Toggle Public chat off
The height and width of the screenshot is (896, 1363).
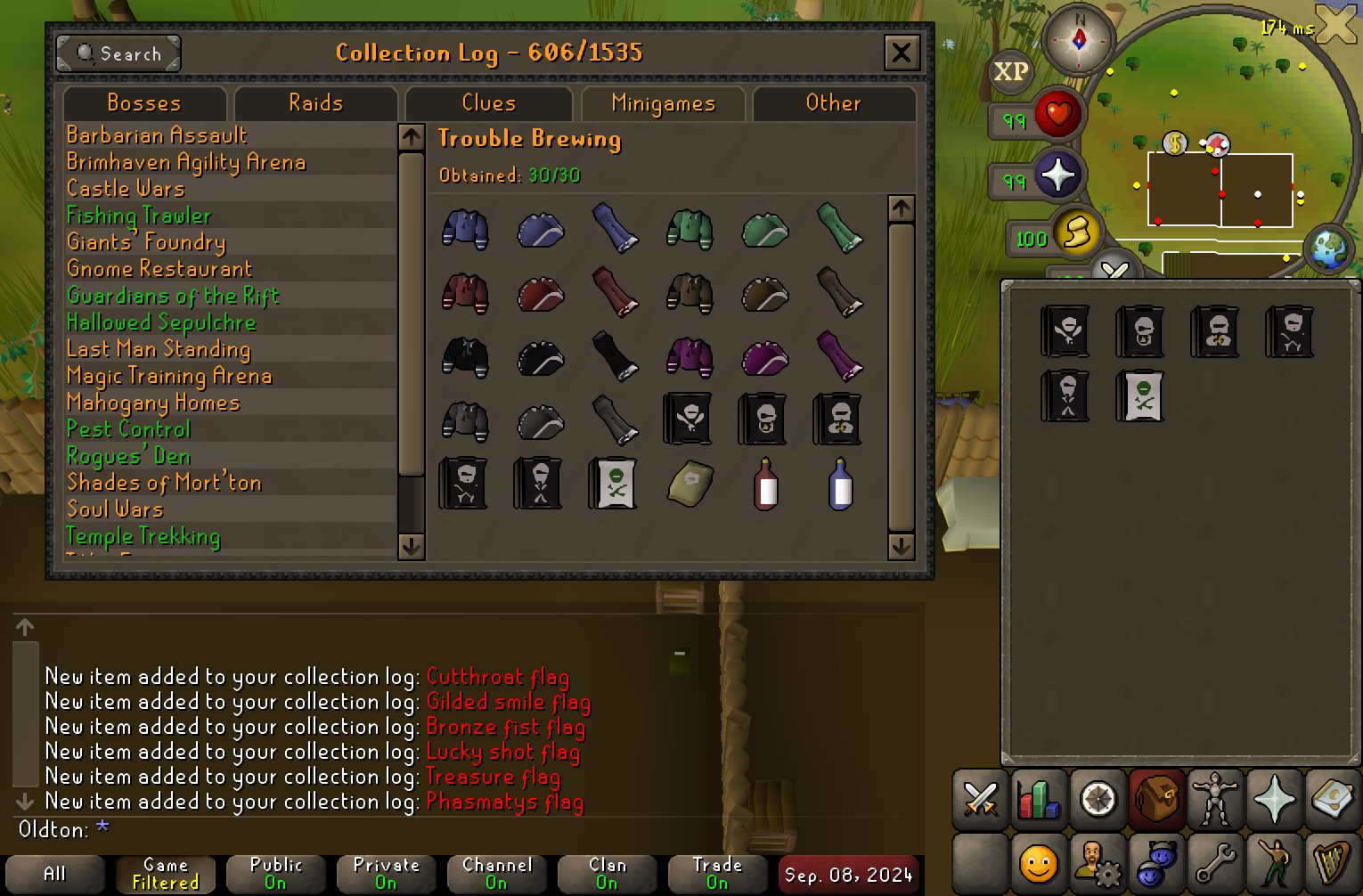(275, 873)
